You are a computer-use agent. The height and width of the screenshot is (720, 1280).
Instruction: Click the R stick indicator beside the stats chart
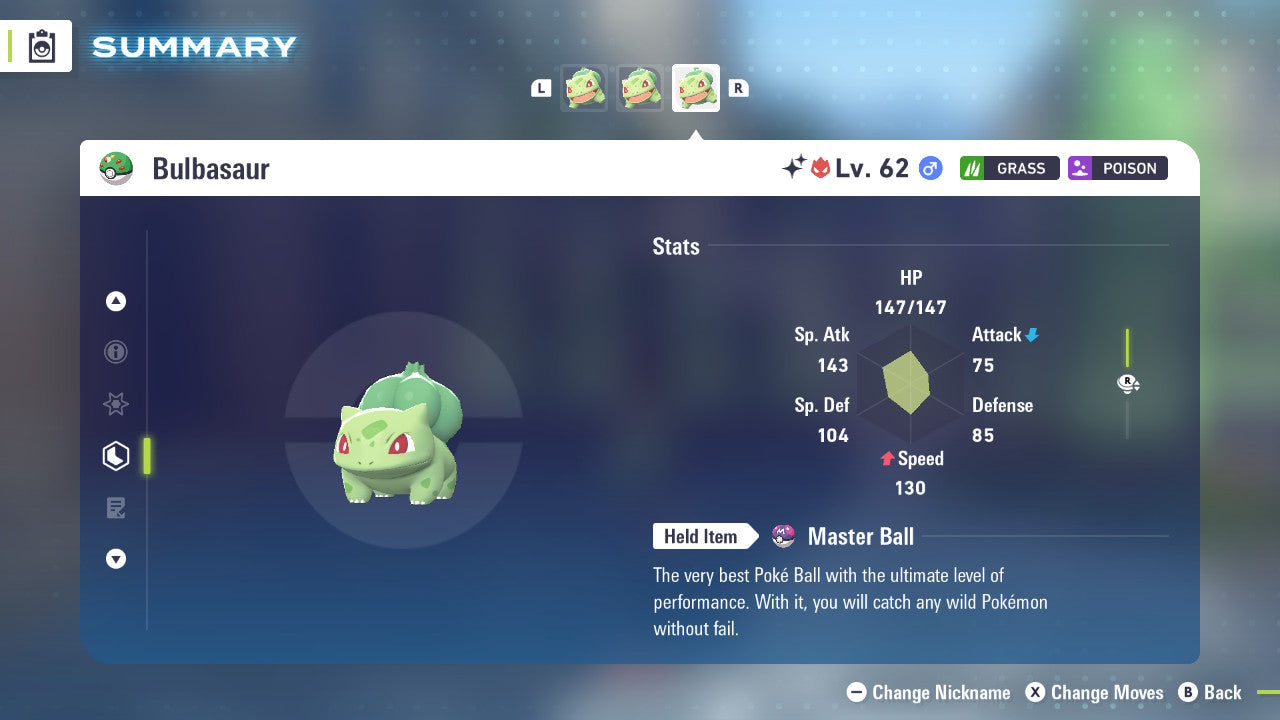tap(1128, 383)
